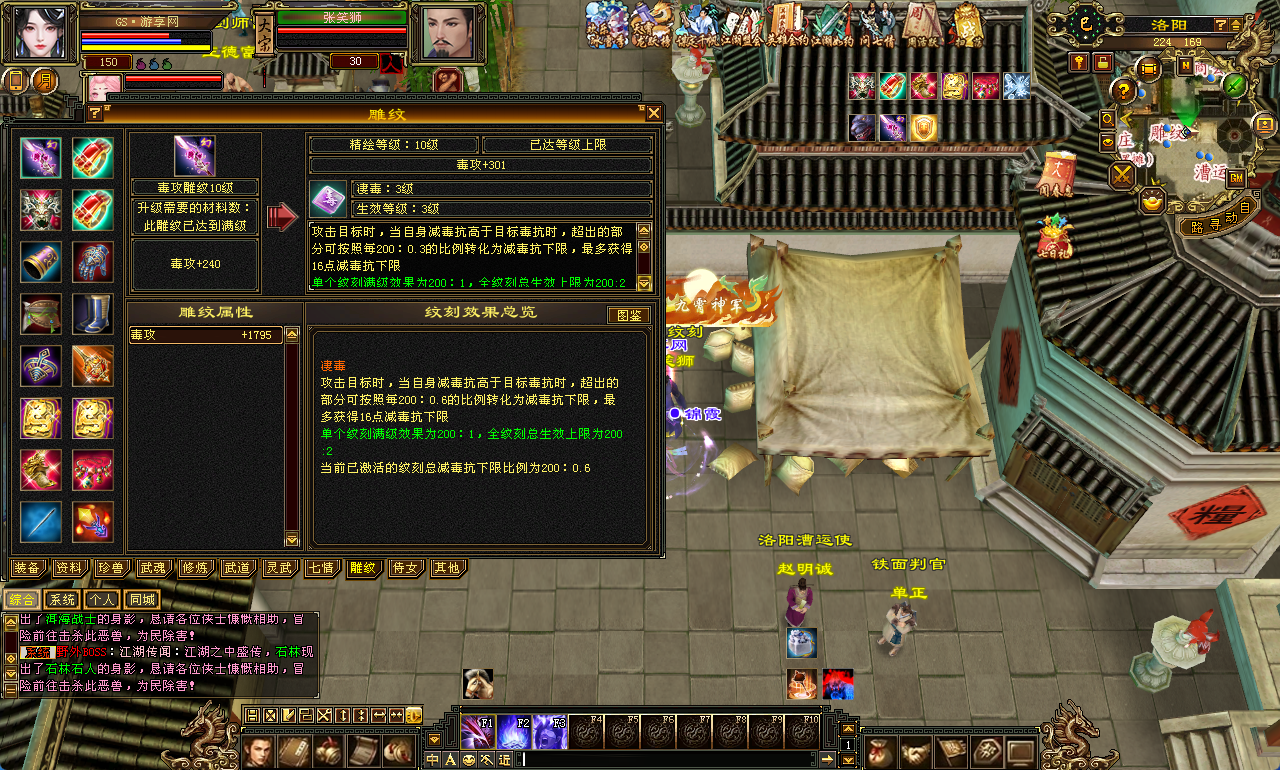Select the blue boots equipment slot

[x=92, y=314]
